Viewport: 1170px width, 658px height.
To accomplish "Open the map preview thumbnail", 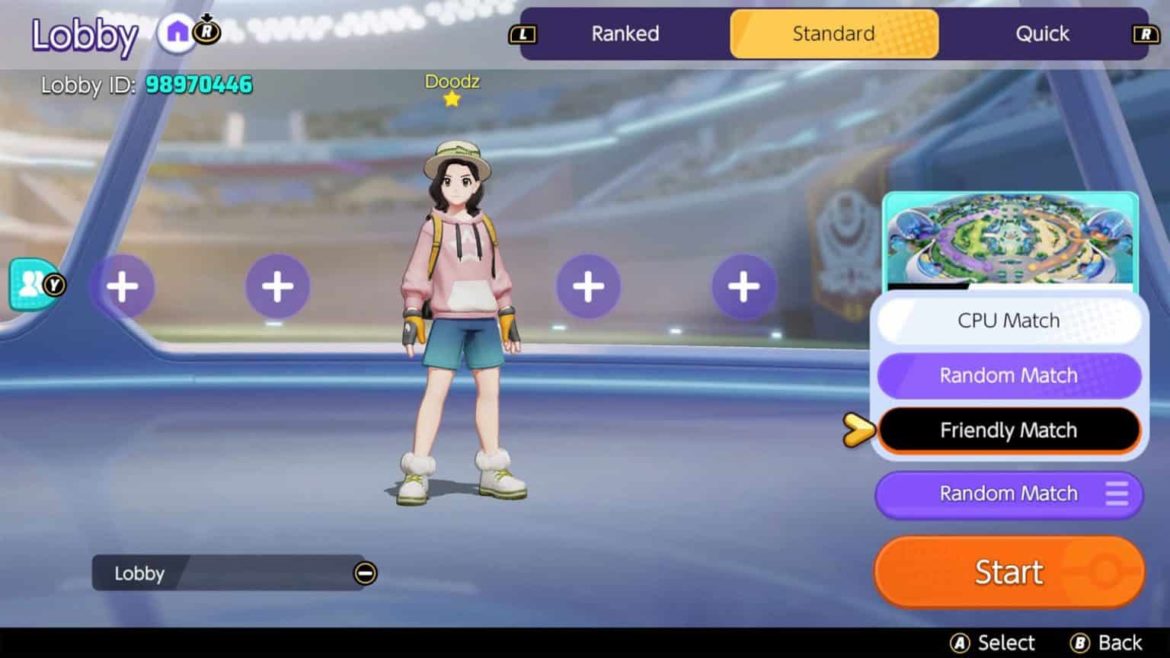I will coord(1010,240).
